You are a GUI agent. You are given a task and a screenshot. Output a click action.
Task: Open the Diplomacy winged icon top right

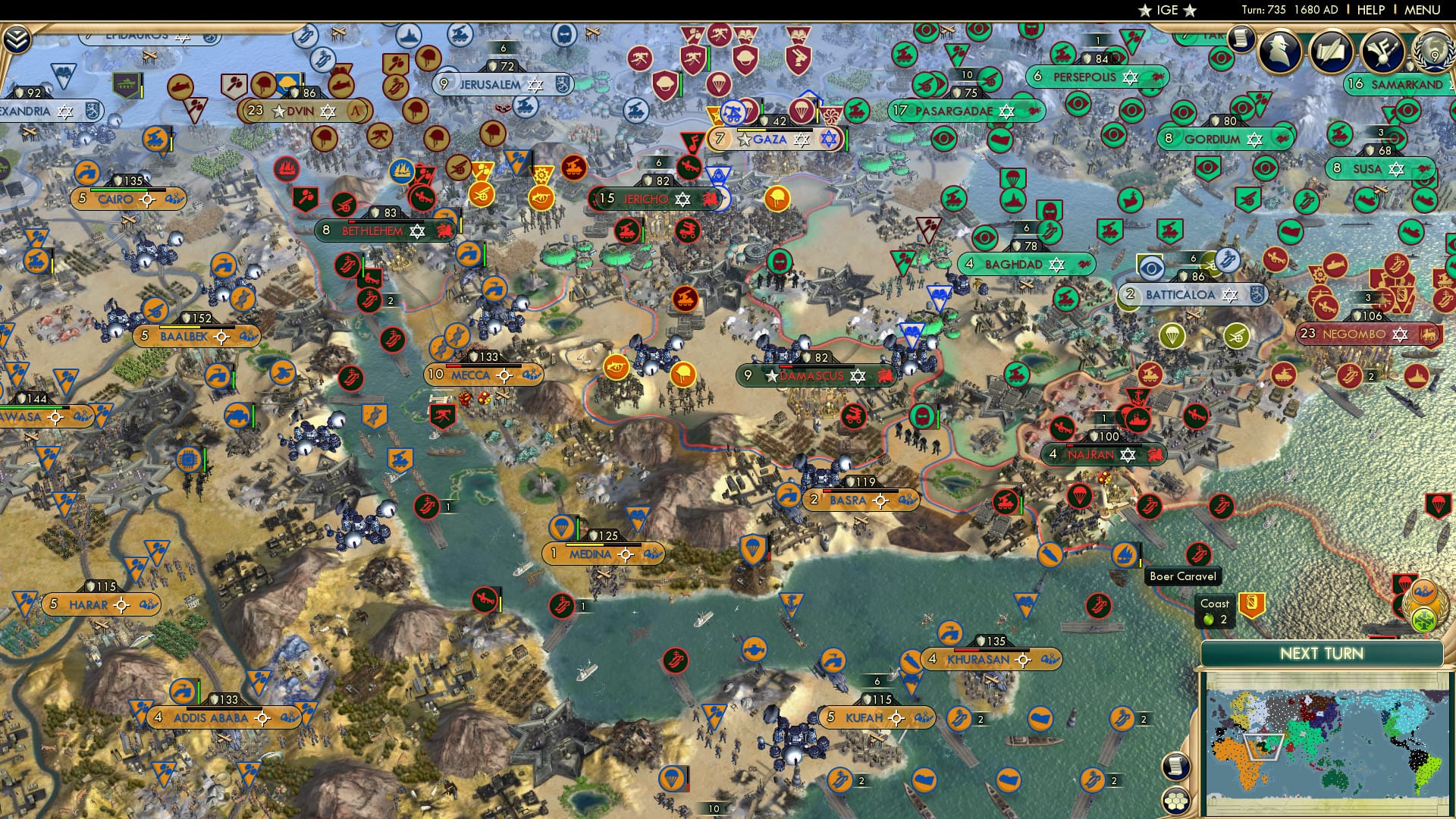point(1382,52)
